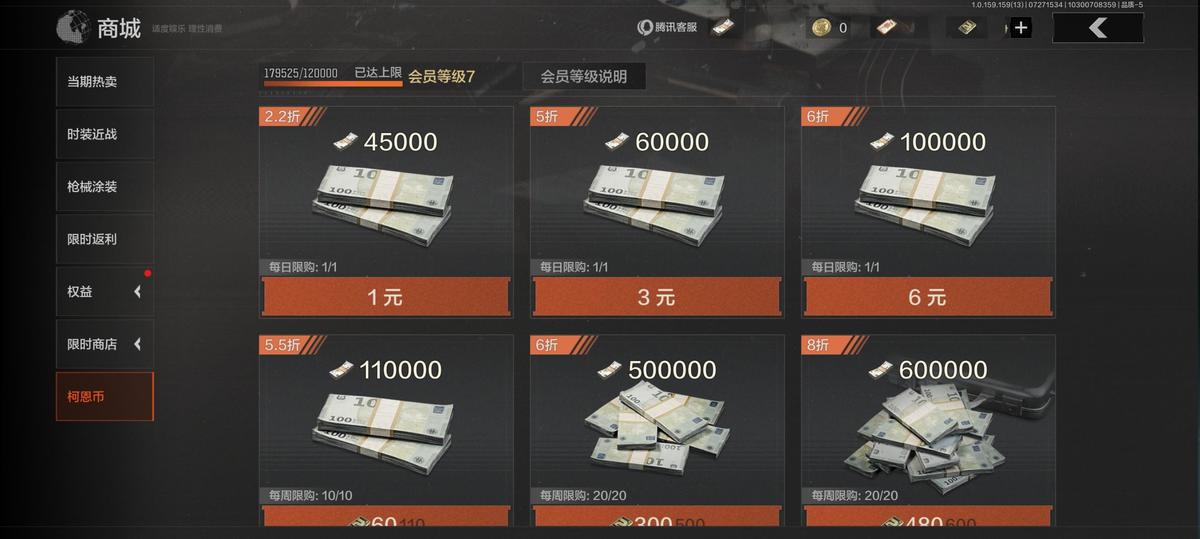Viewport: 1200px width, 539px height.
Task: Open the 会员等级说明 info button
Action: click(x=583, y=76)
